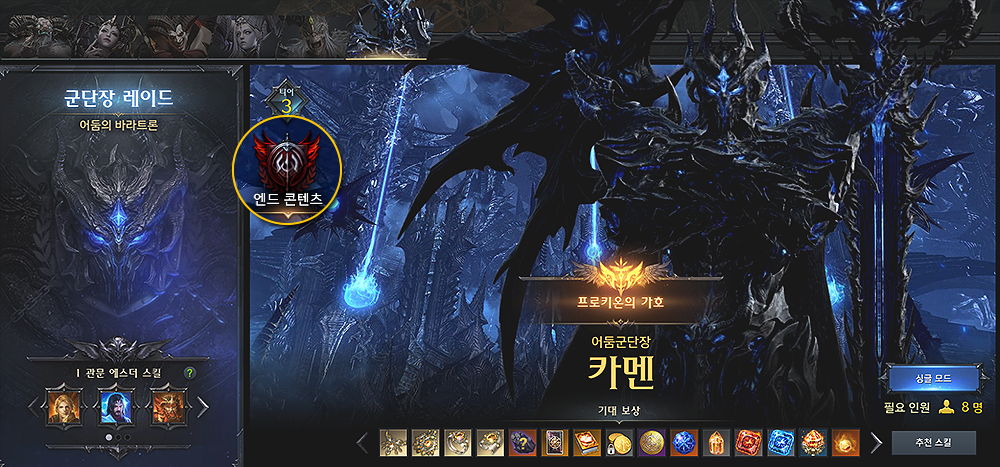Pick the fiery red Esther skill portrait
The height and width of the screenshot is (467, 1000).
pyautogui.click(x=166, y=408)
